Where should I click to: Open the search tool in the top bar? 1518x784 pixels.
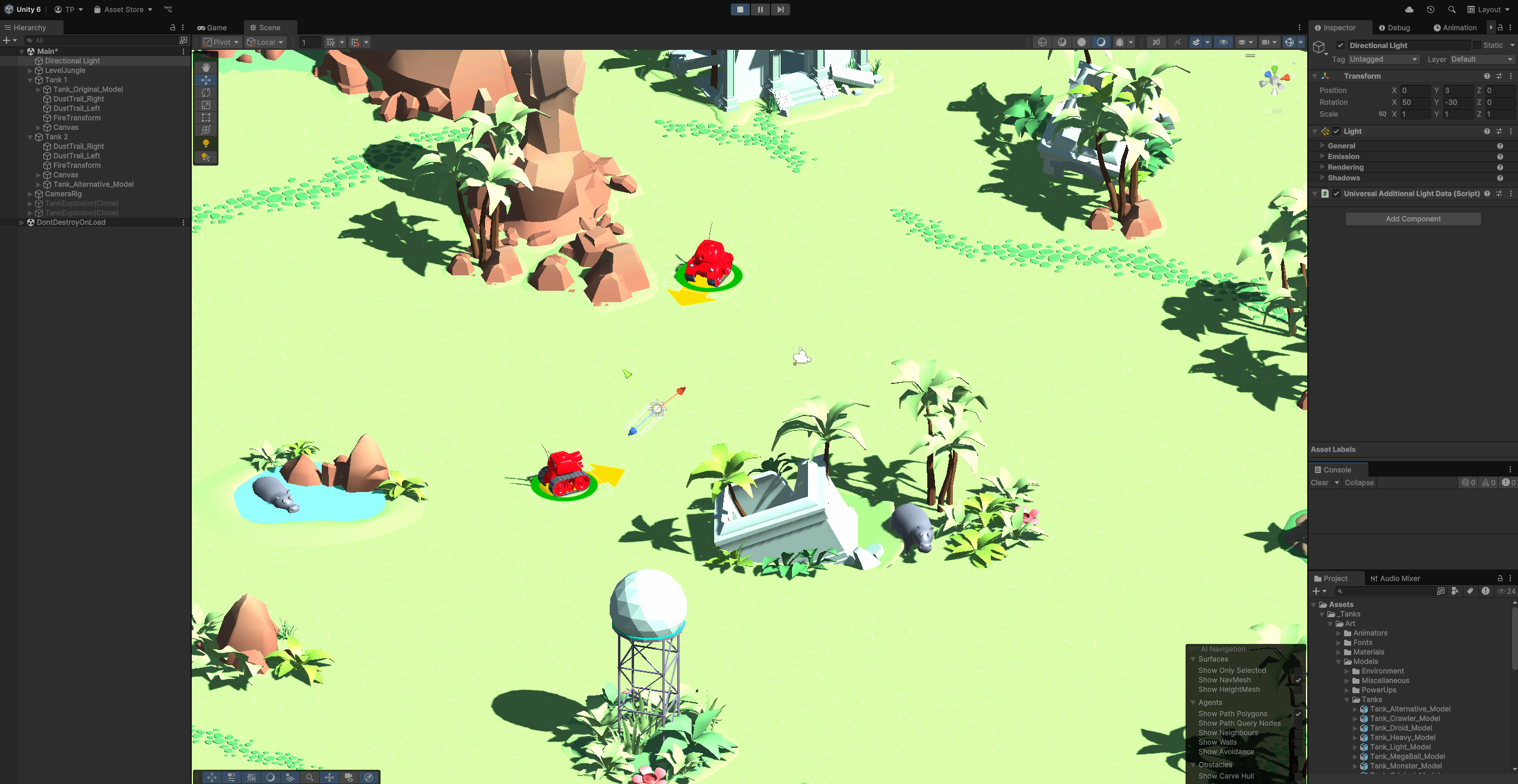click(1452, 9)
